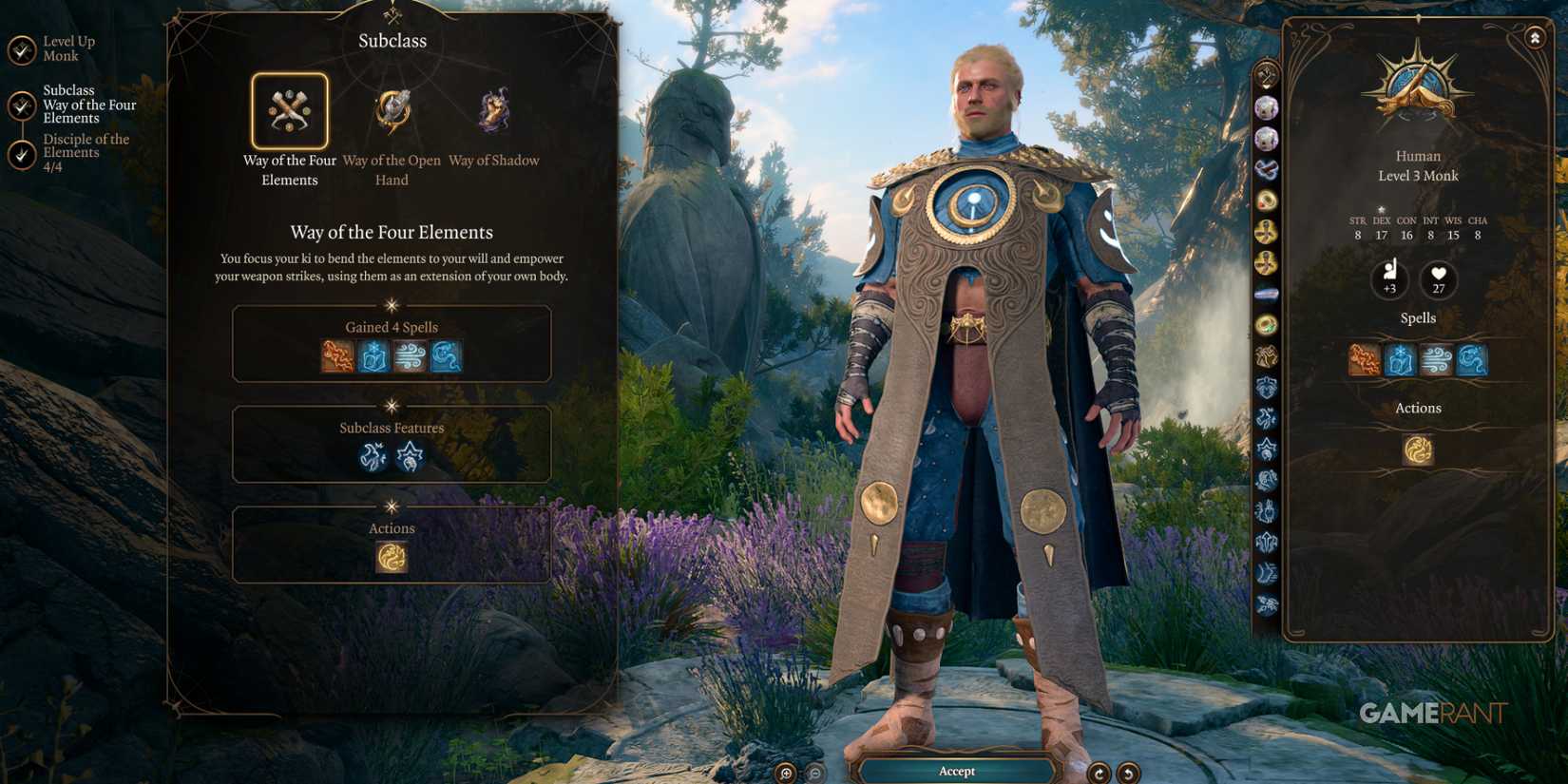Viewport: 1568px width, 784px height.
Task: Switch to the Subclass step header
Action: [392, 40]
